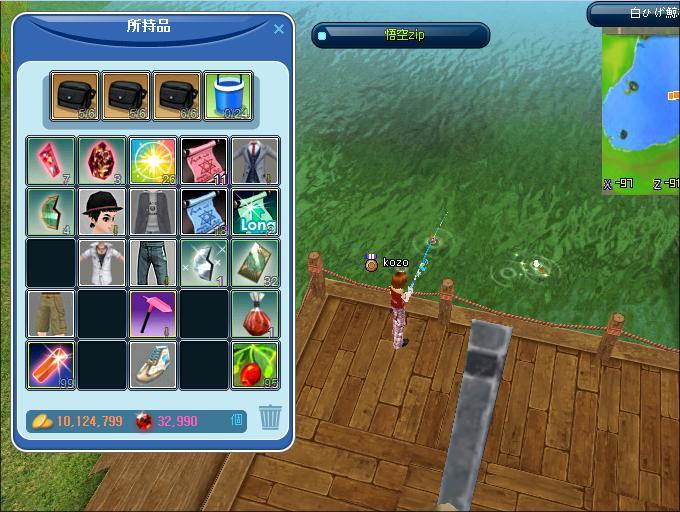Select the white sneaker item
The width and height of the screenshot is (680, 512).
153,365
